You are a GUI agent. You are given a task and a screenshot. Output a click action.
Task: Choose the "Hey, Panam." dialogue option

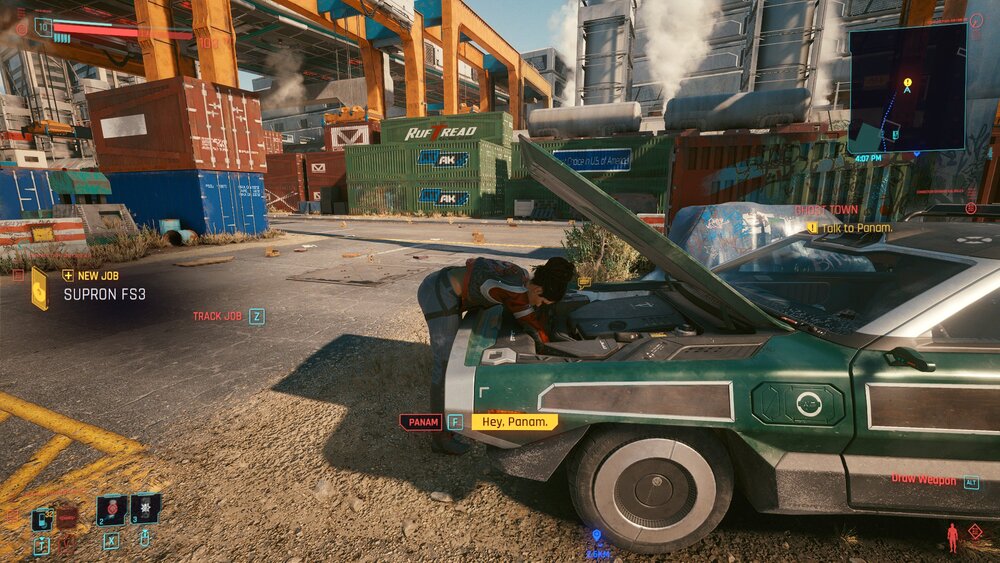click(514, 422)
